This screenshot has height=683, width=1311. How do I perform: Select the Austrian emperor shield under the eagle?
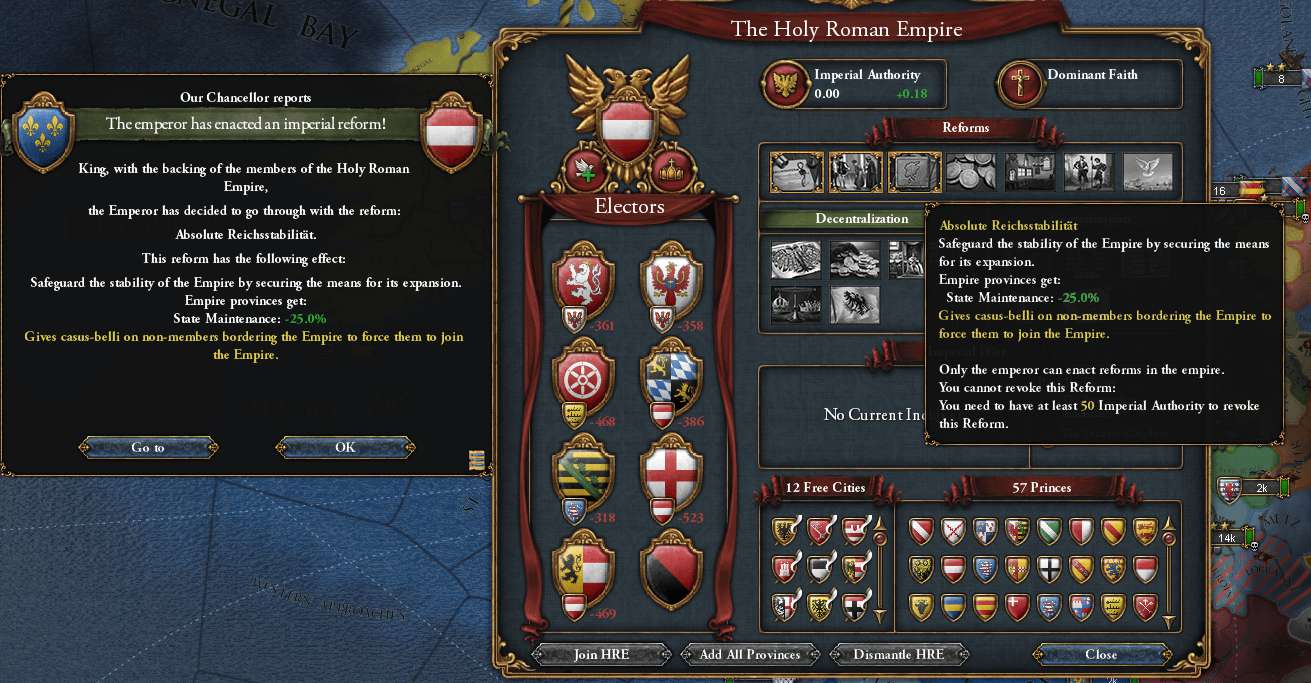(x=627, y=127)
